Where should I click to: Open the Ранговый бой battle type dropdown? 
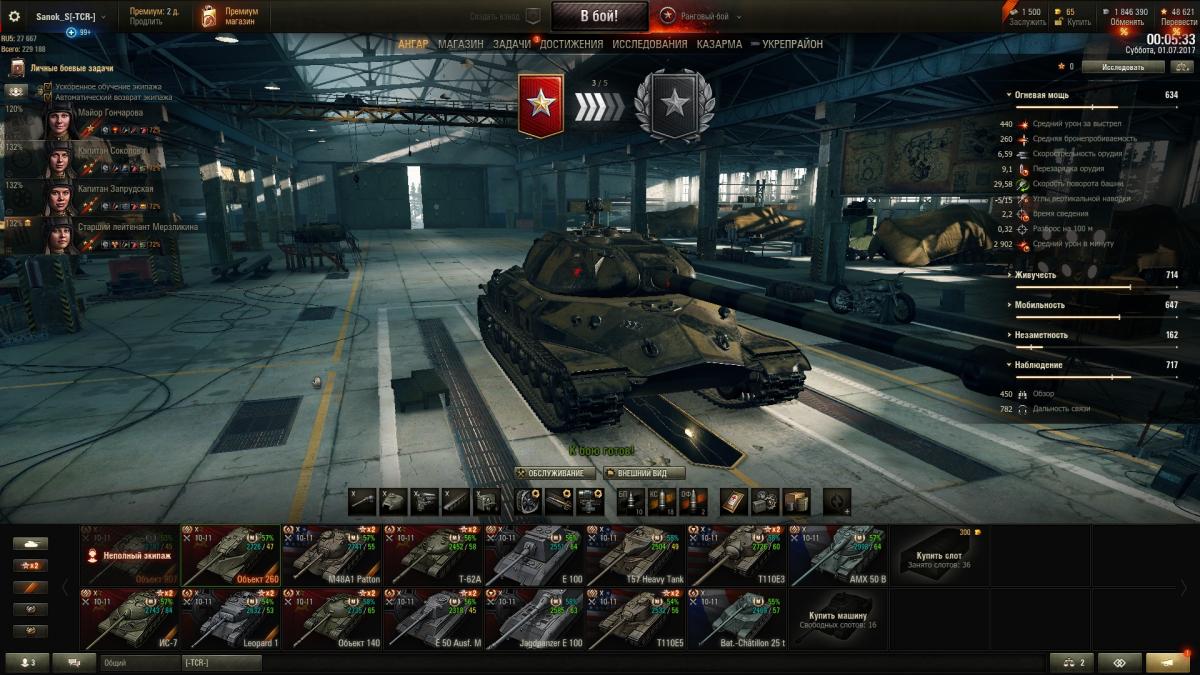[702, 16]
